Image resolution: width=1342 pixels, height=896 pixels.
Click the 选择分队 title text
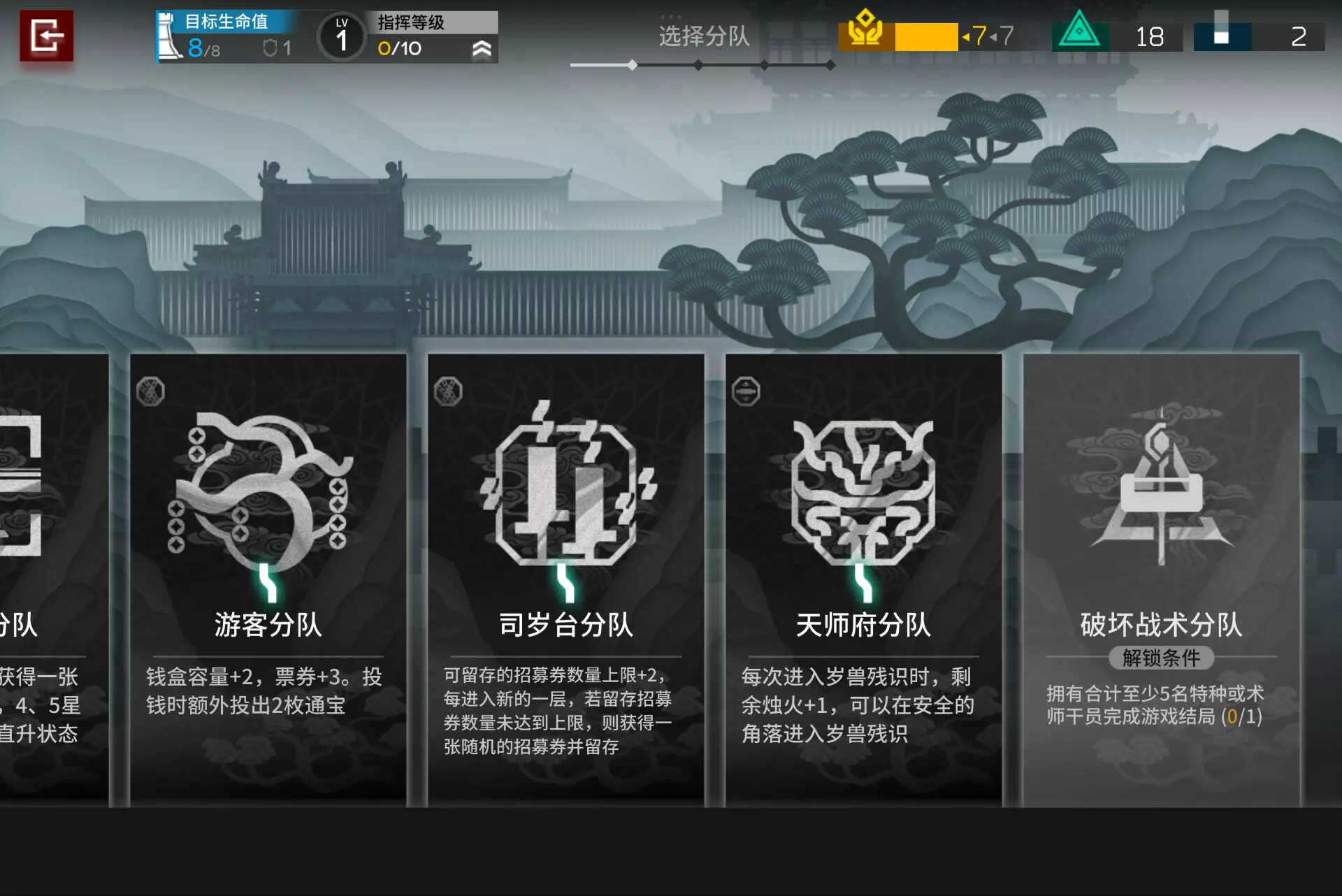pos(701,37)
